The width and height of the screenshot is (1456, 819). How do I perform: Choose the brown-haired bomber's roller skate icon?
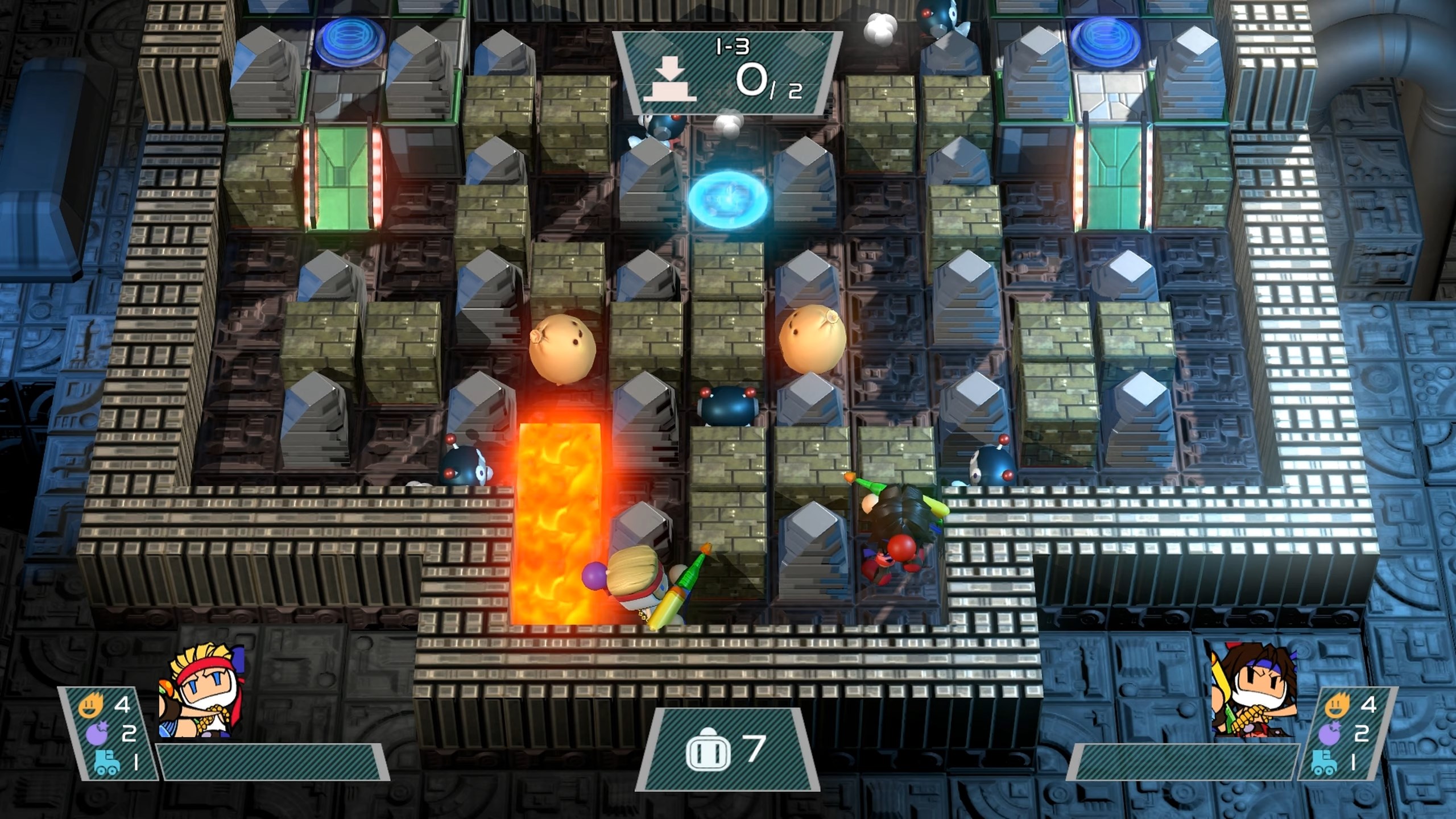[x=1325, y=762]
